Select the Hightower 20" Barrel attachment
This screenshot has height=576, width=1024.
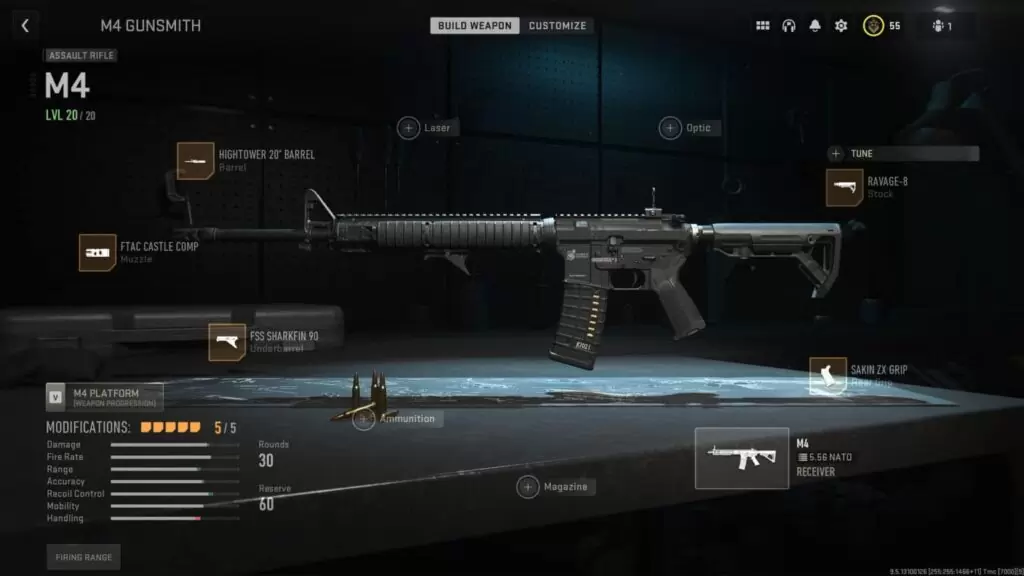196,161
